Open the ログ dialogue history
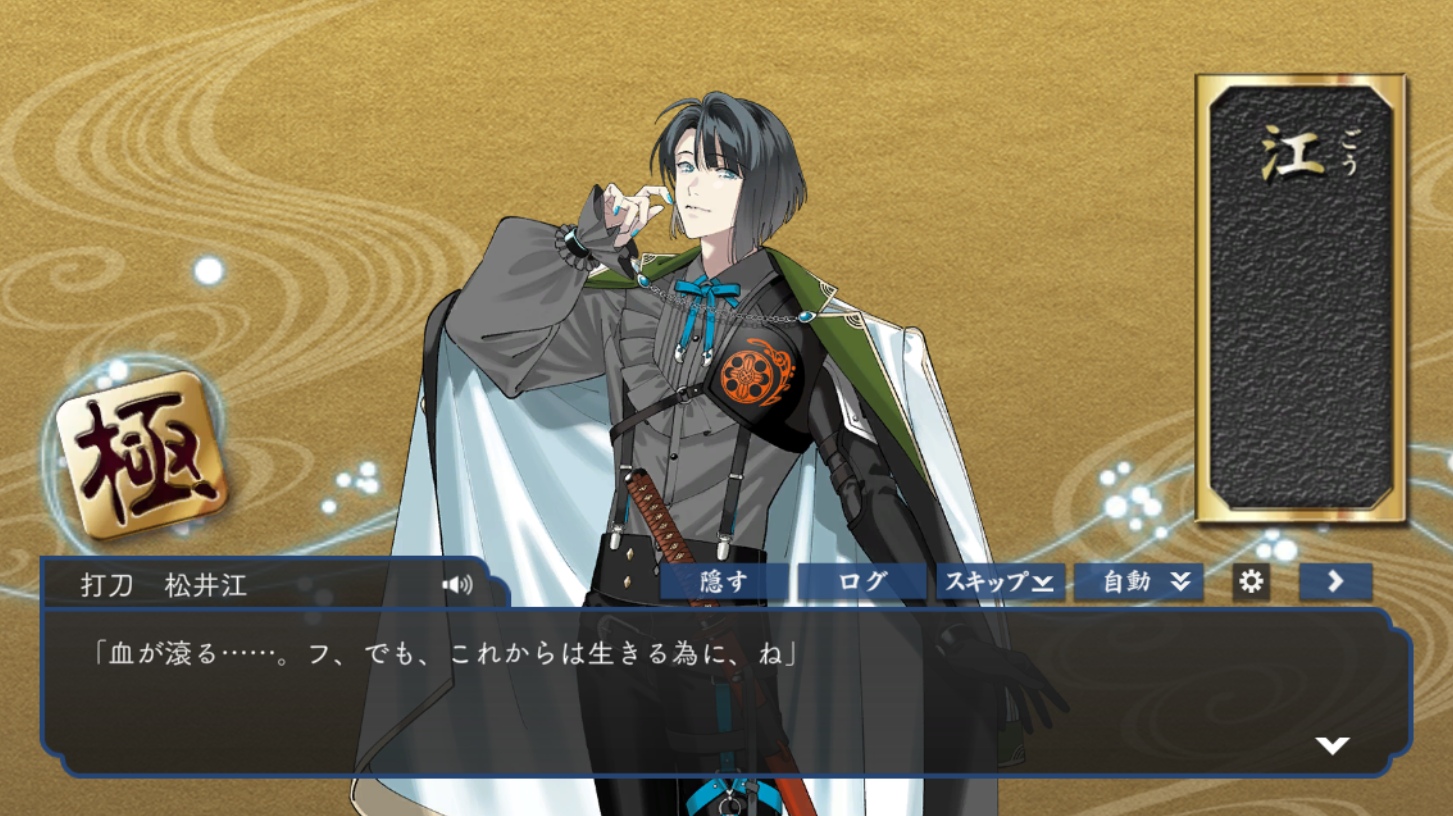 pyautogui.click(x=862, y=582)
